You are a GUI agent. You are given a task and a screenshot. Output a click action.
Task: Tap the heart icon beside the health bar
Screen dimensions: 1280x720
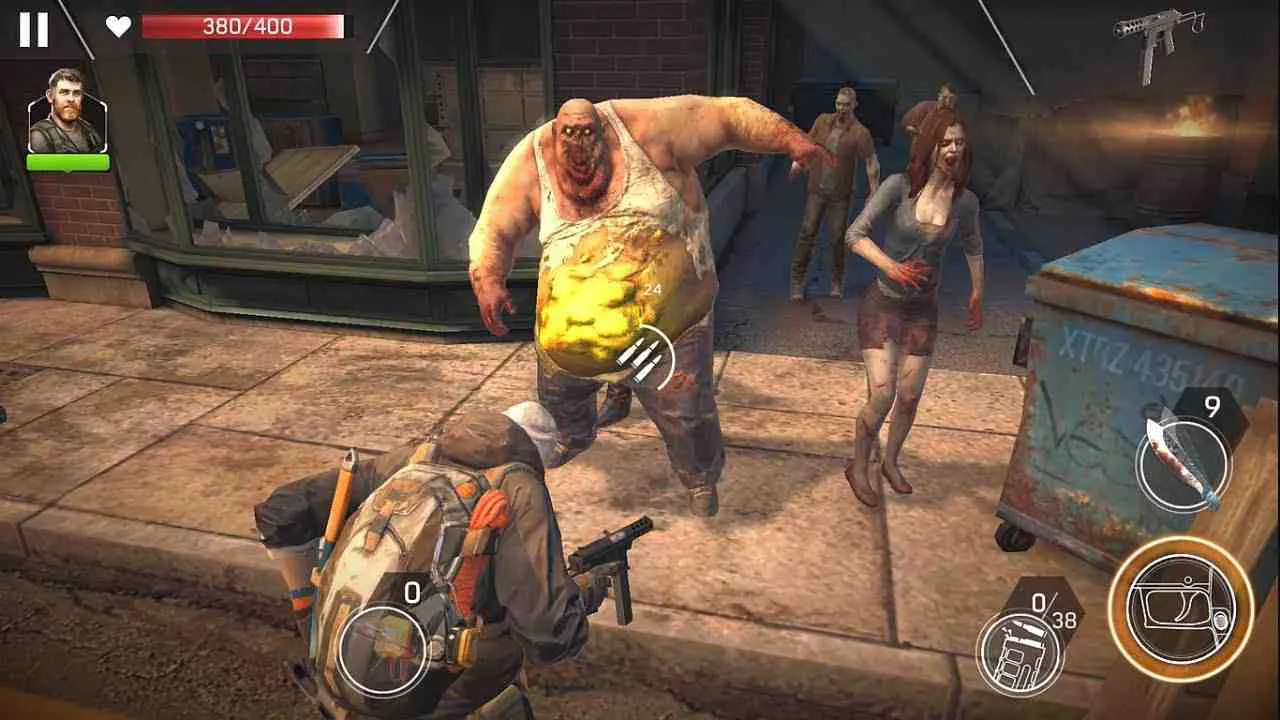[118, 27]
